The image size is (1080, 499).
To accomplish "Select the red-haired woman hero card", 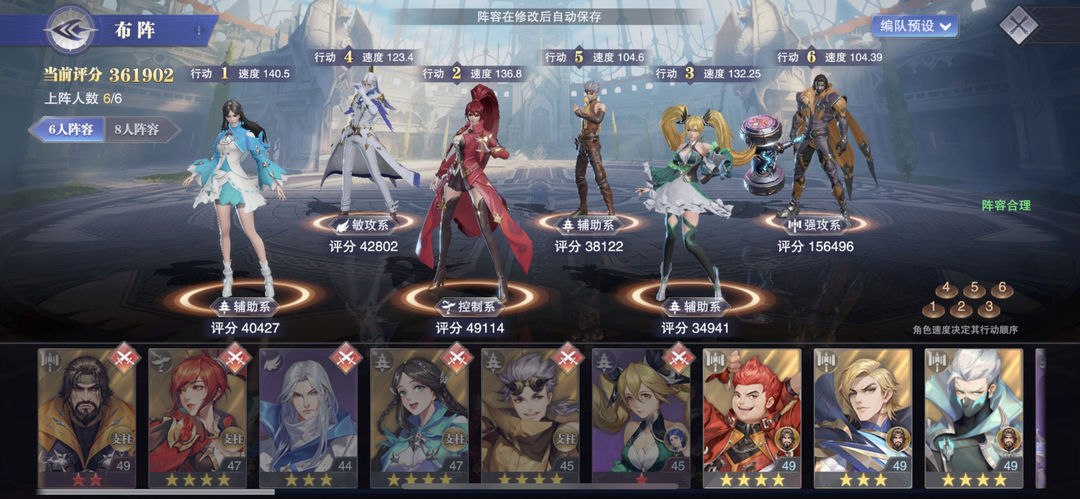I will click(196, 416).
